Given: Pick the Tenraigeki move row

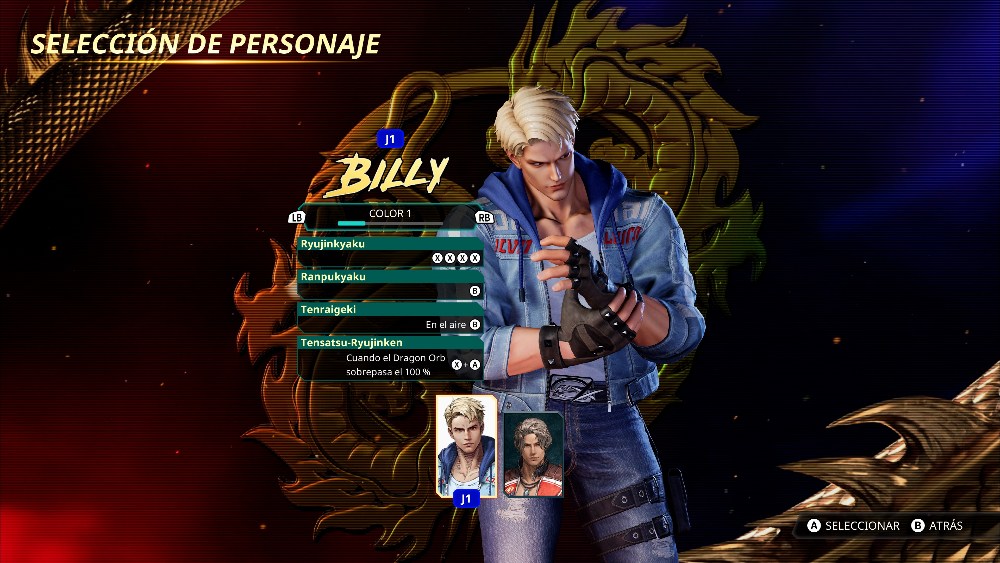Looking at the screenshot, I should 390,317.
